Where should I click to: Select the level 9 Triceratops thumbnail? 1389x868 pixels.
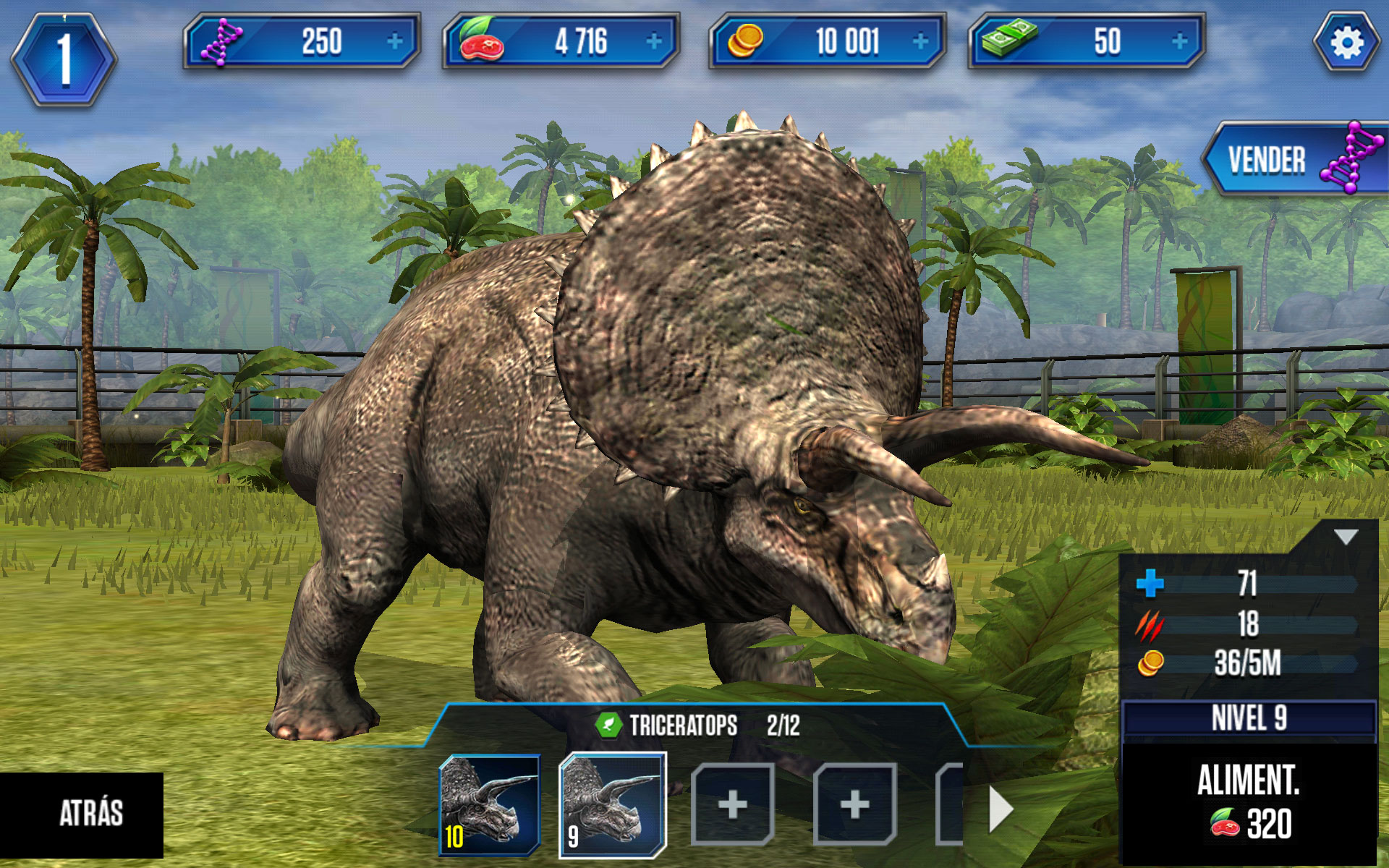click(x=612, y=804)
